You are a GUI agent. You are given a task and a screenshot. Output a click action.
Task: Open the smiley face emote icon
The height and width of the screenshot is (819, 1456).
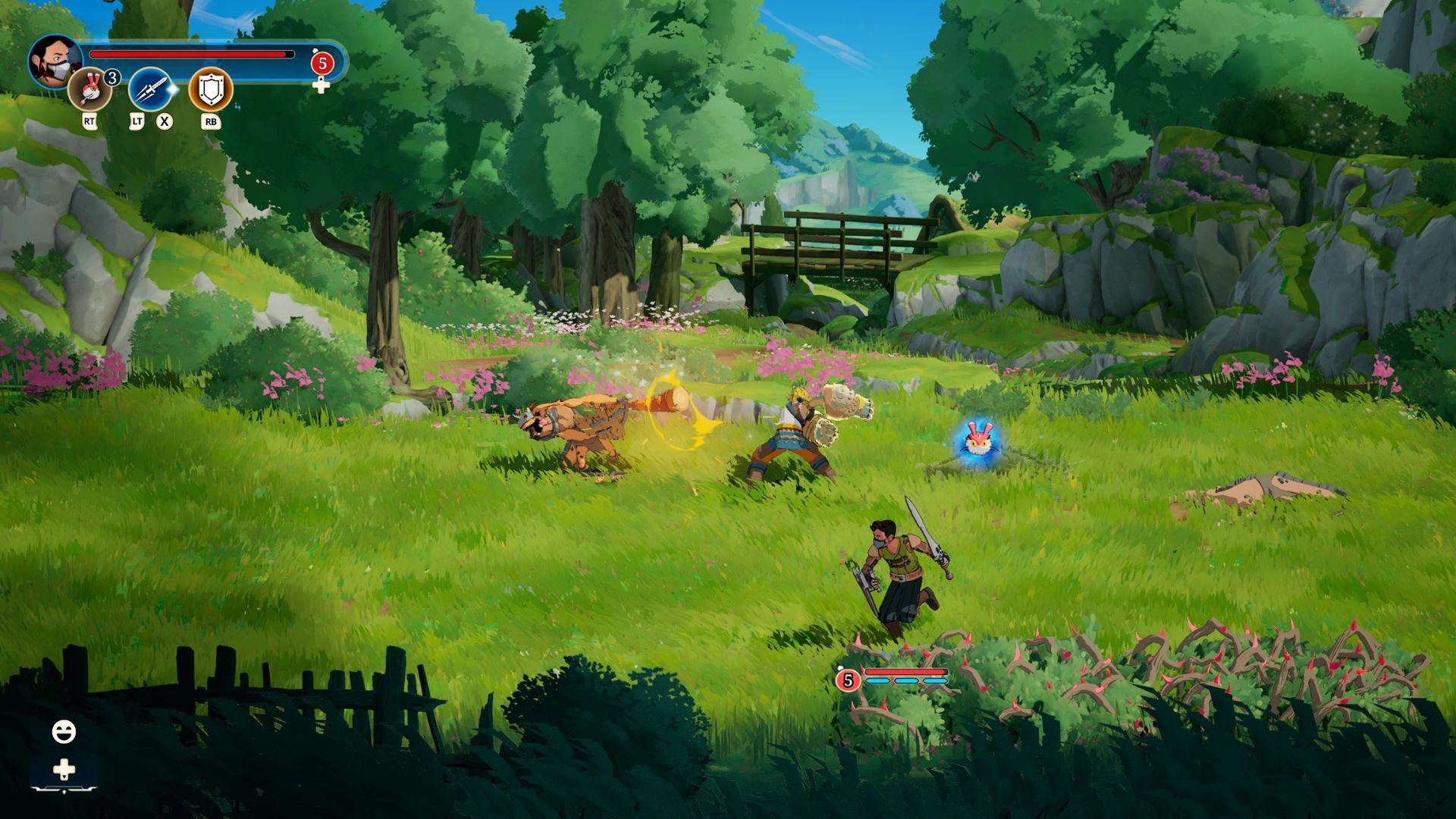coord(64,732)
